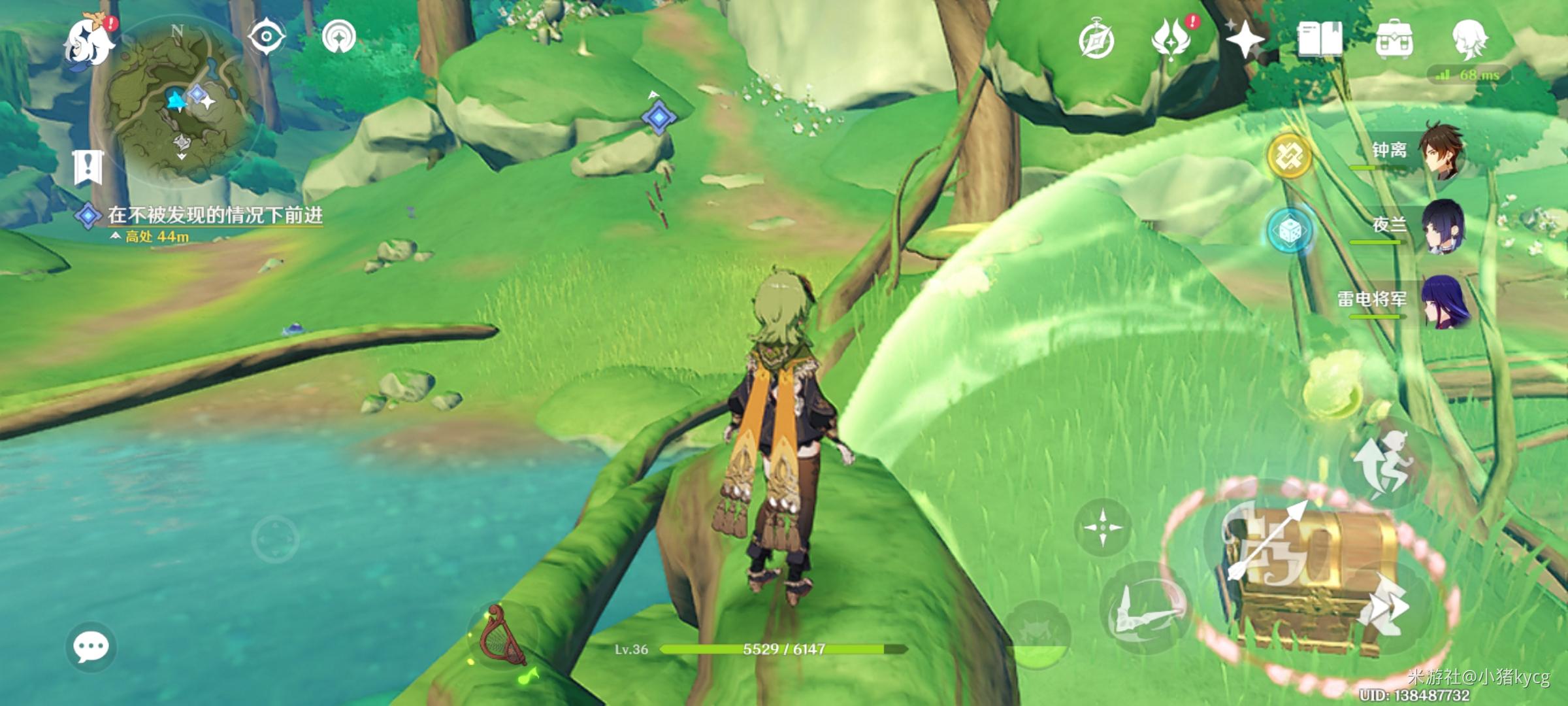This screenshot has width=1568, height=706.
Task: Open the backpack inventory
Action: (1394, 39)
